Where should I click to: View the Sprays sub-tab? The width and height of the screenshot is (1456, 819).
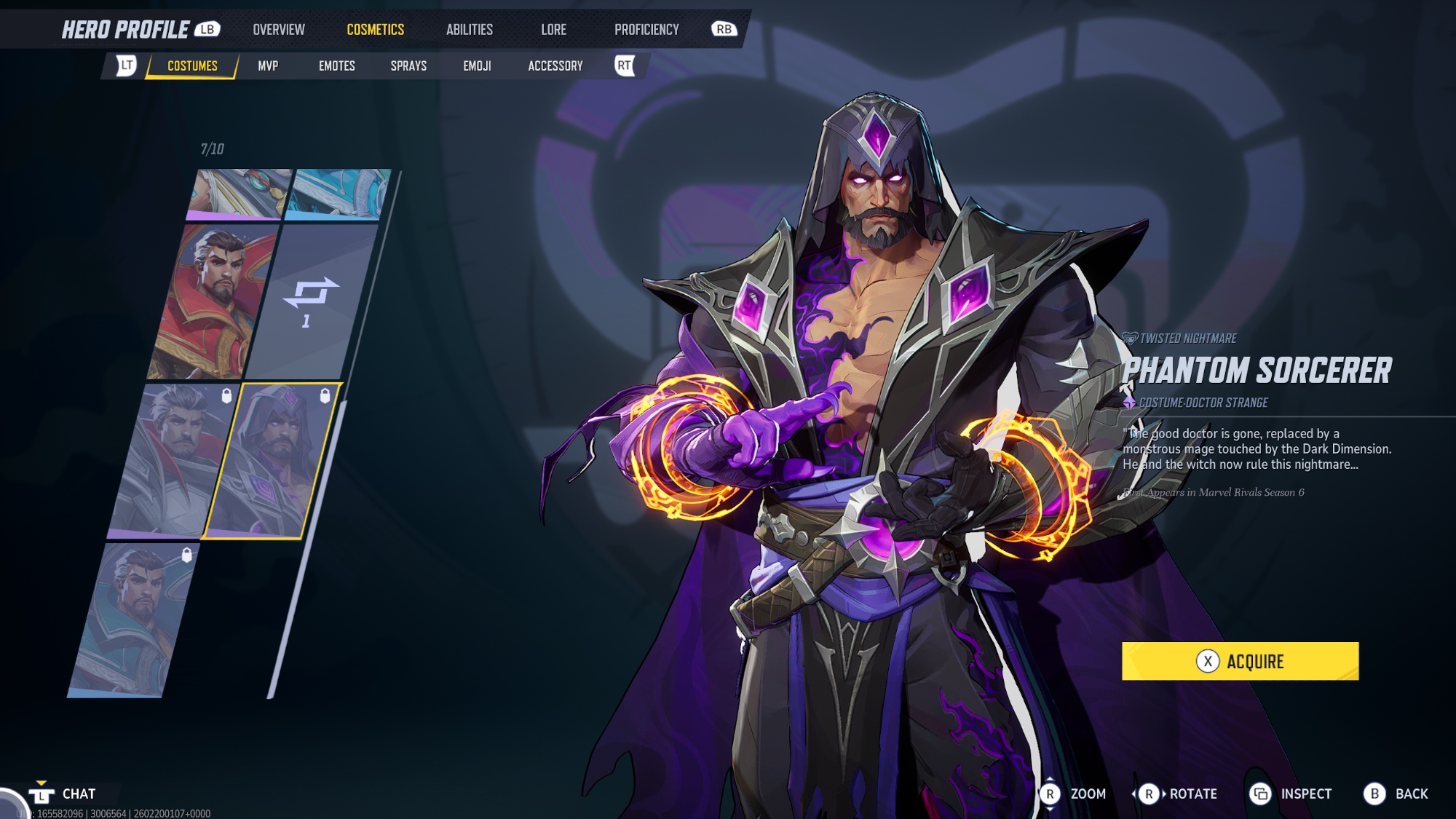pyautogui.click(x=408, y=66)
